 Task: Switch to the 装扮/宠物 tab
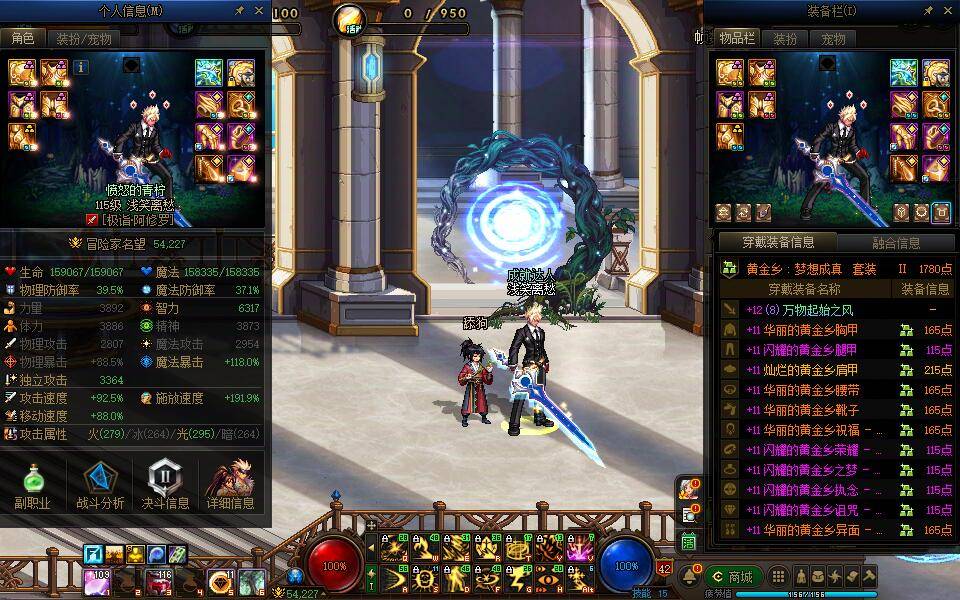83,39
